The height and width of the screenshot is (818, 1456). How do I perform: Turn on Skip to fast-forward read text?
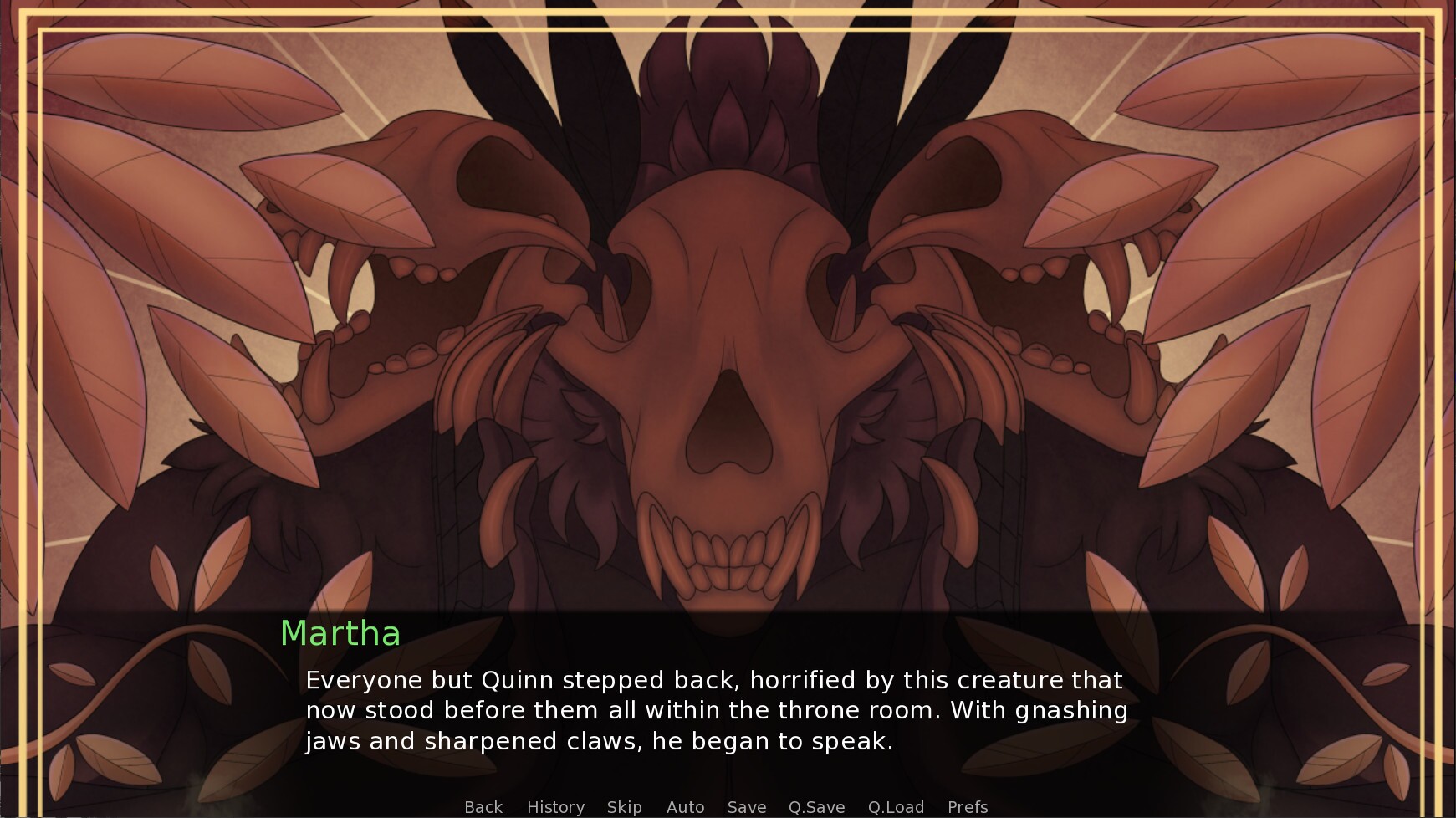(x=624, y=806)
